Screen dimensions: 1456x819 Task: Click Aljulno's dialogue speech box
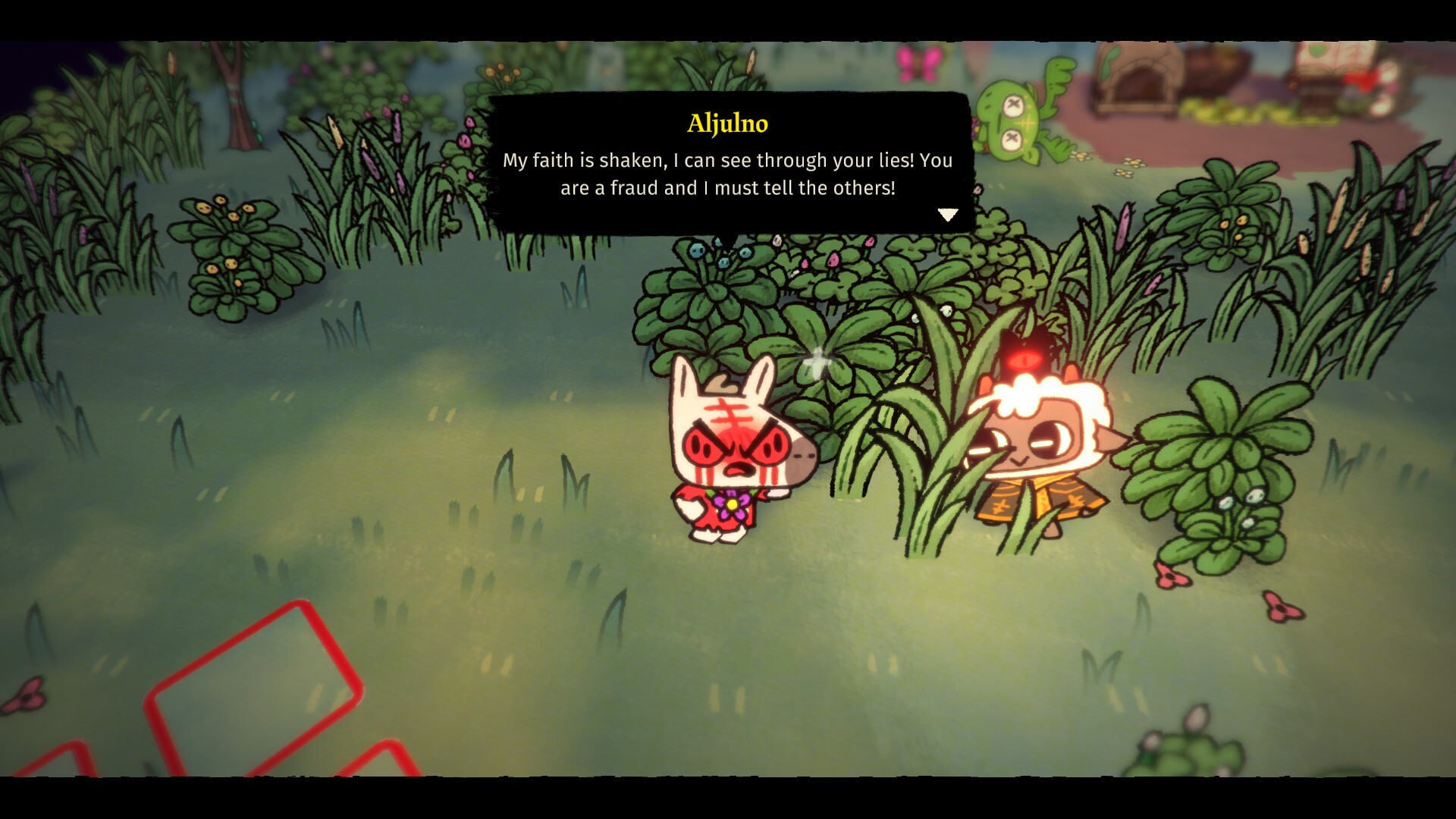pyautogui.click(x=728, y=163)
